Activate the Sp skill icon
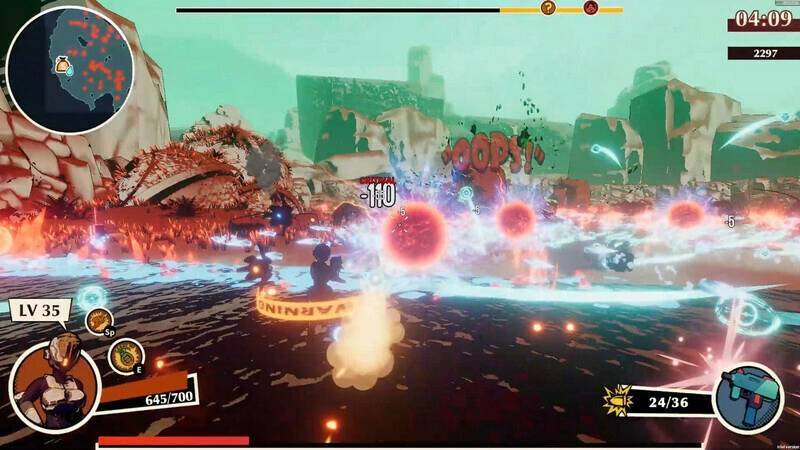Image resolution: width=800 pixels, height=450 pixels. [99, 321]
